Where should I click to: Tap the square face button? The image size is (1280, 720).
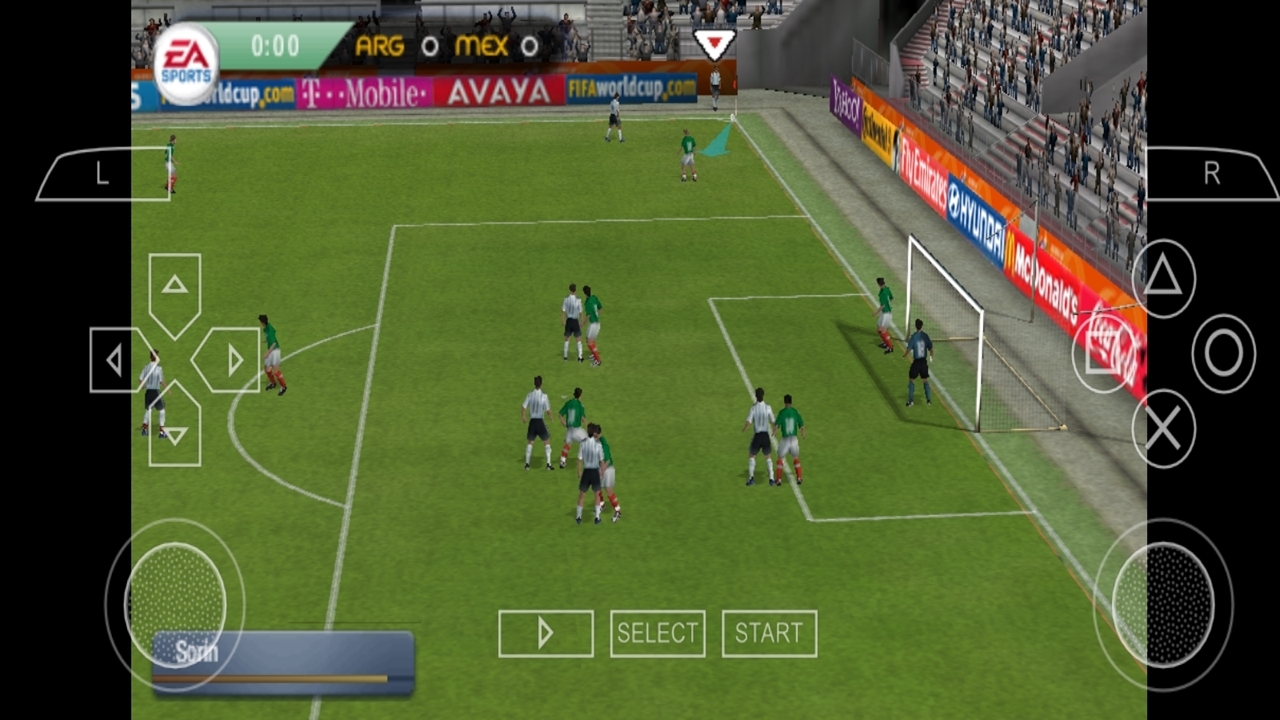[1102, 353]
